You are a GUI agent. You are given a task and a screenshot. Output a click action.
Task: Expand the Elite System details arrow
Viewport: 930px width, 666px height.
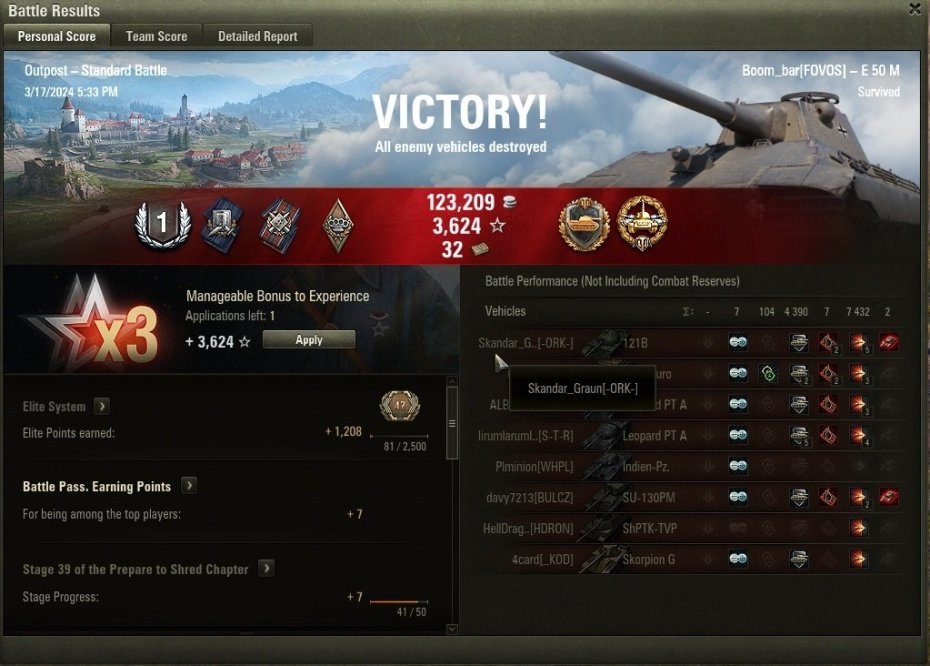coord(102,407)
